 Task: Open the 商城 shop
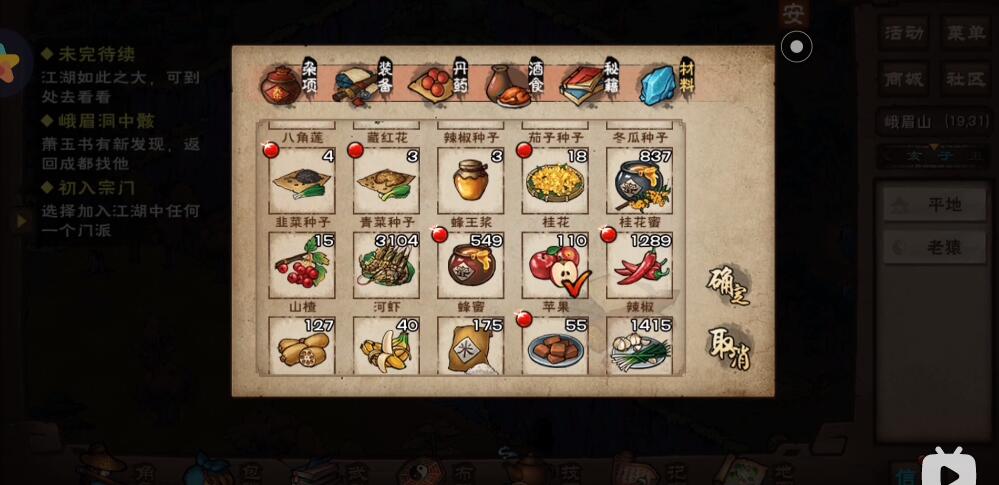pos(905,79)
